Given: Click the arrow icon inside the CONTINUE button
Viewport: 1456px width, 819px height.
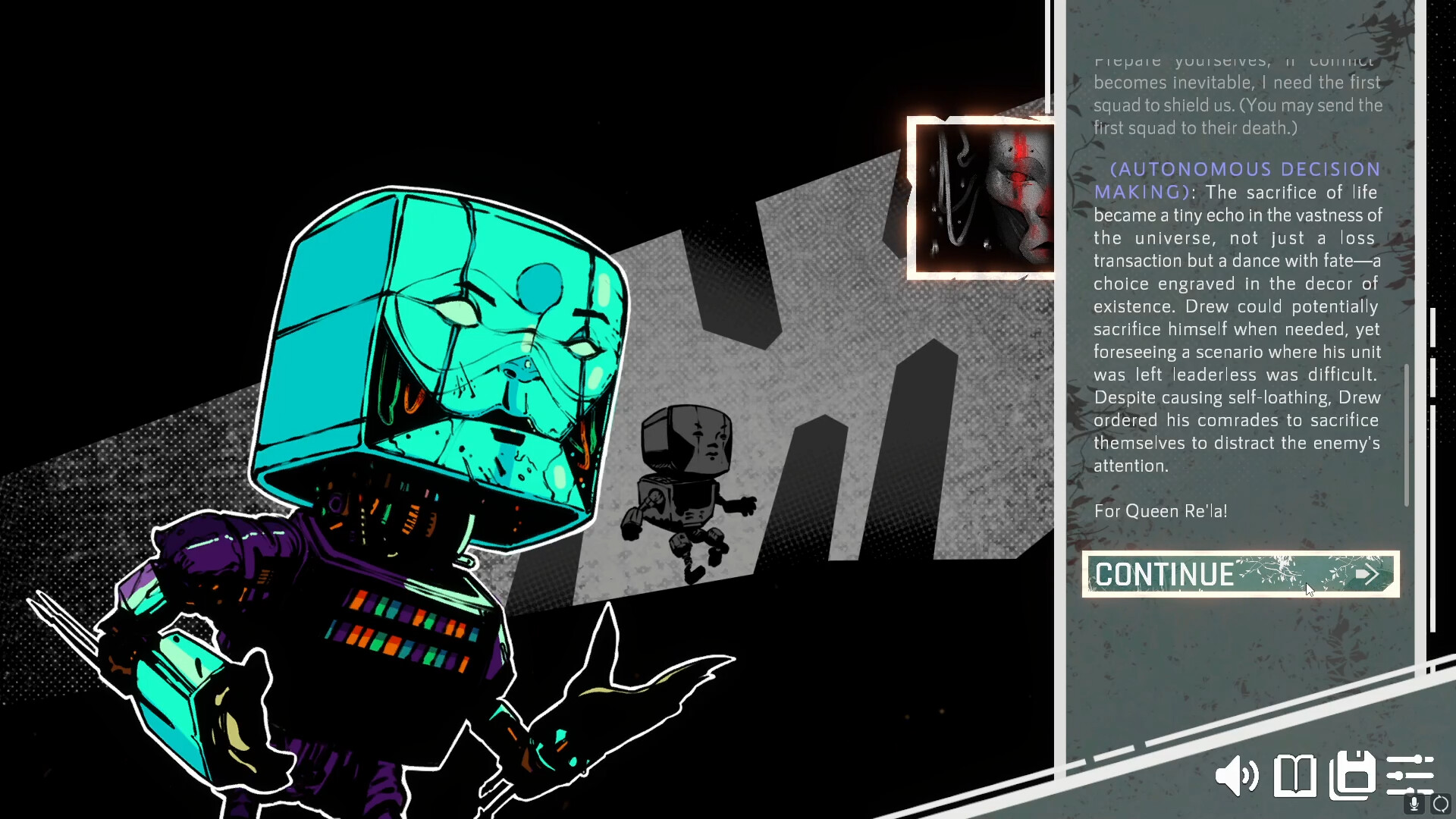Looking at the screenshot, I should coord(1367,575).
